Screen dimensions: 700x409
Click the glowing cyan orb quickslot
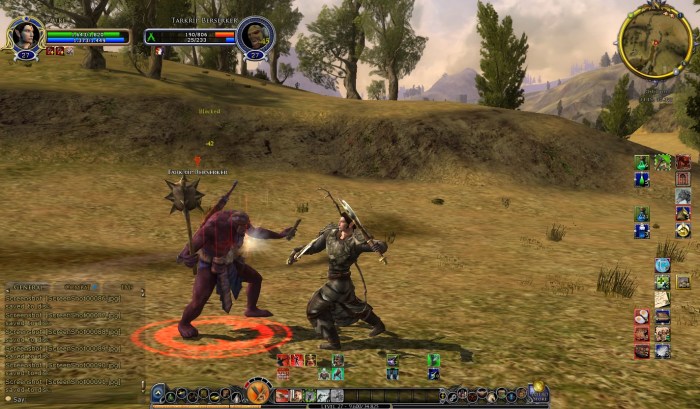pyautogui.click(x=662, y=265)
